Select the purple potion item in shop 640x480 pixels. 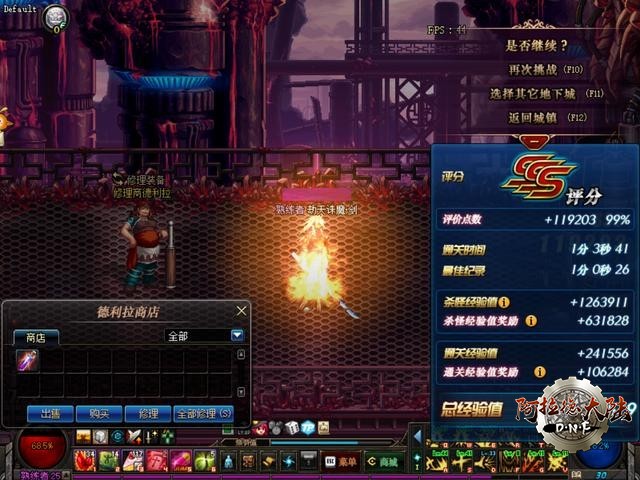[x=28, y=360]
